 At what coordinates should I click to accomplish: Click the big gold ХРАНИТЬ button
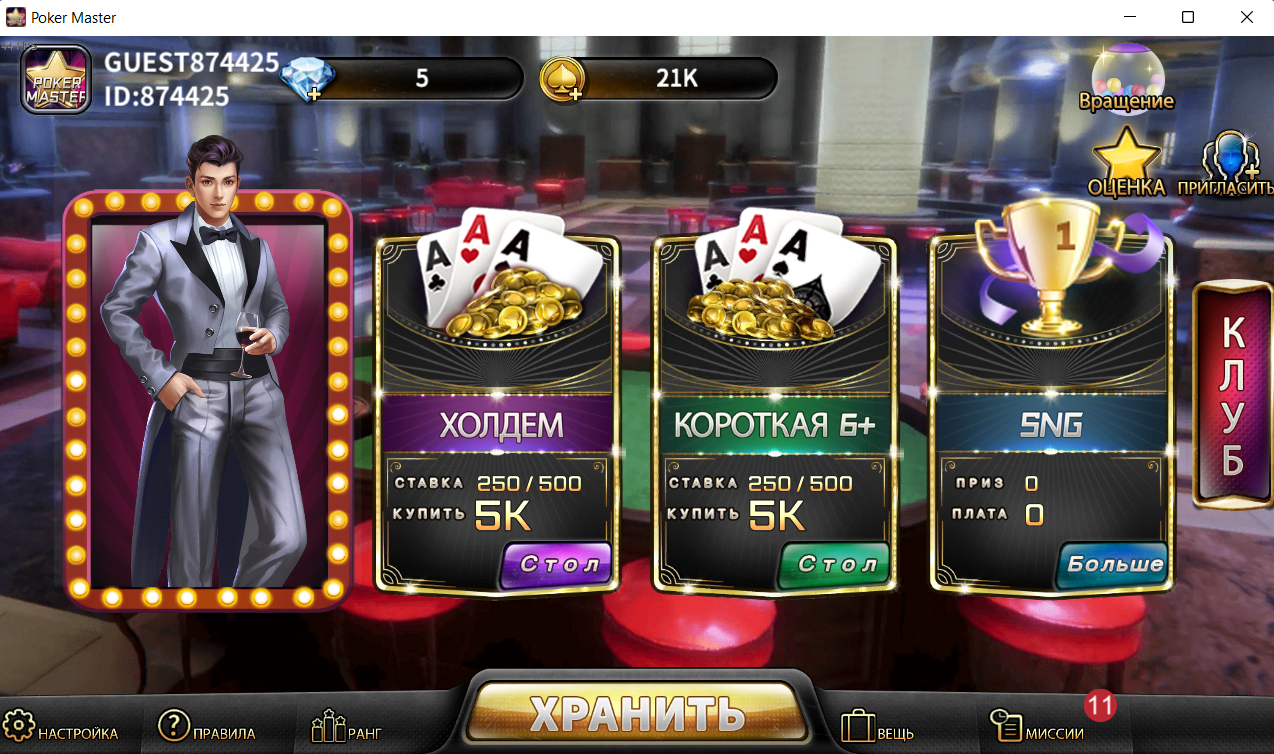point(637,712)
